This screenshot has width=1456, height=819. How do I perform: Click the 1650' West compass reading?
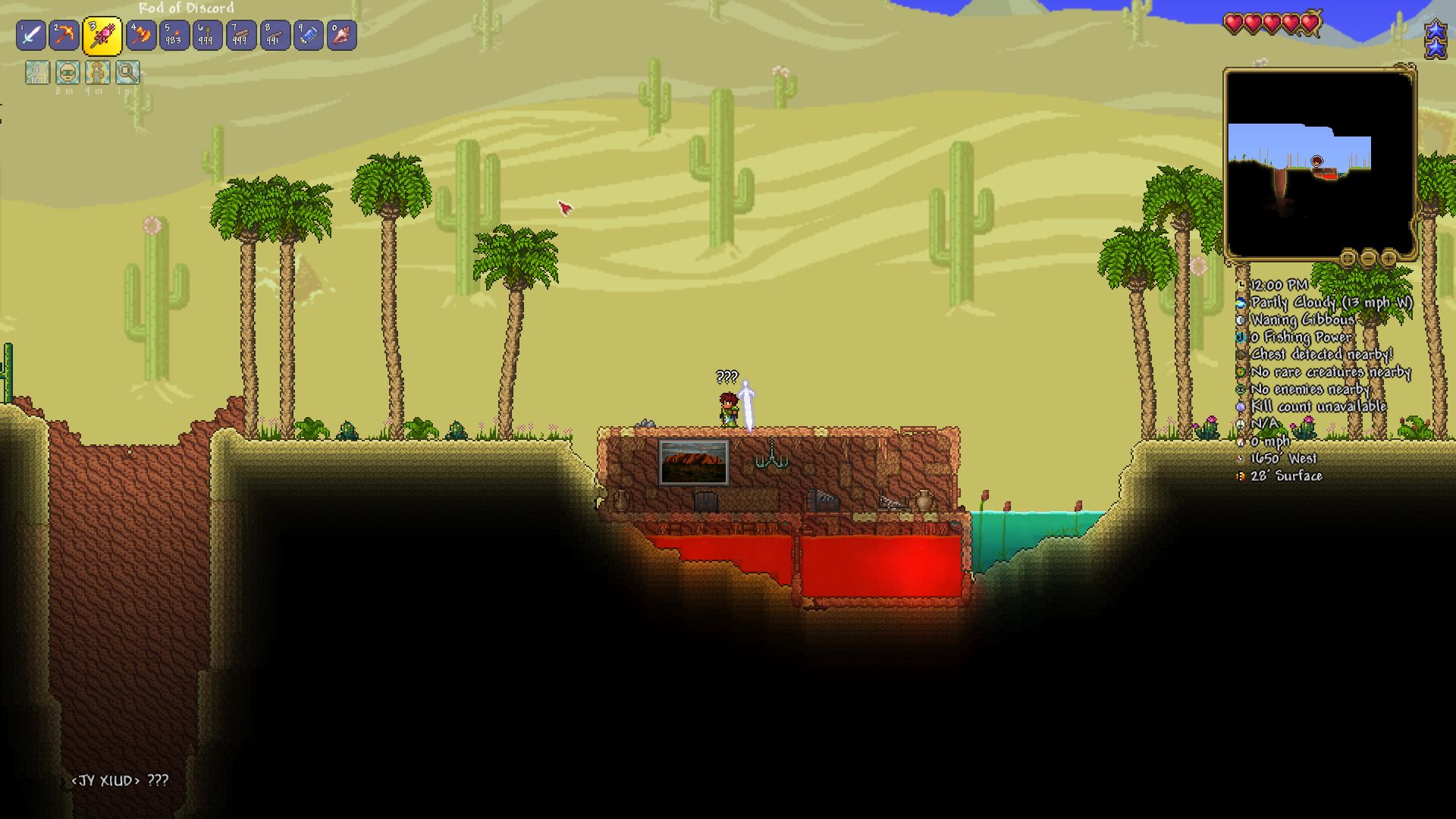[1282, 457]
